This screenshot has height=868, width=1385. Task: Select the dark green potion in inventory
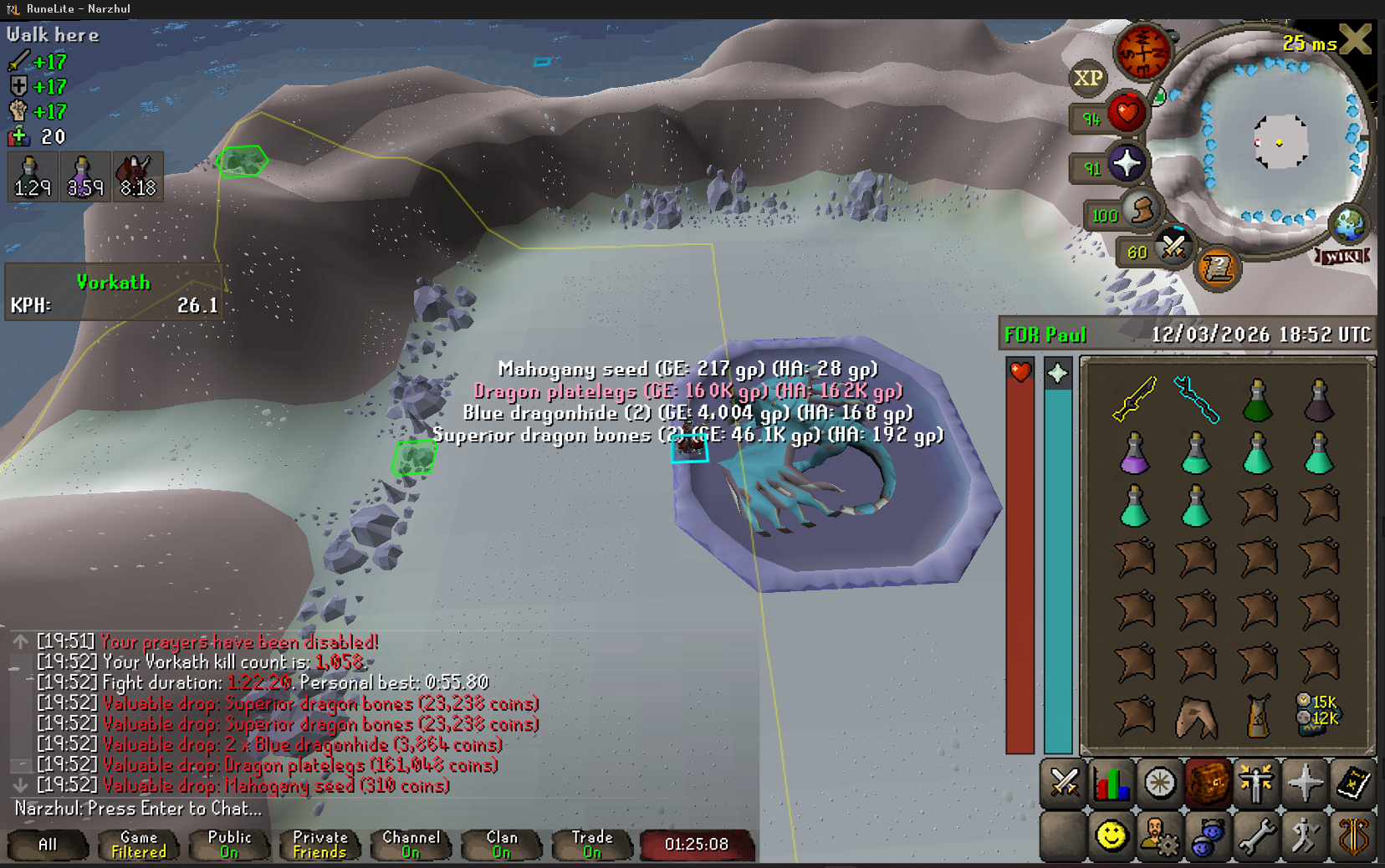1257,401
